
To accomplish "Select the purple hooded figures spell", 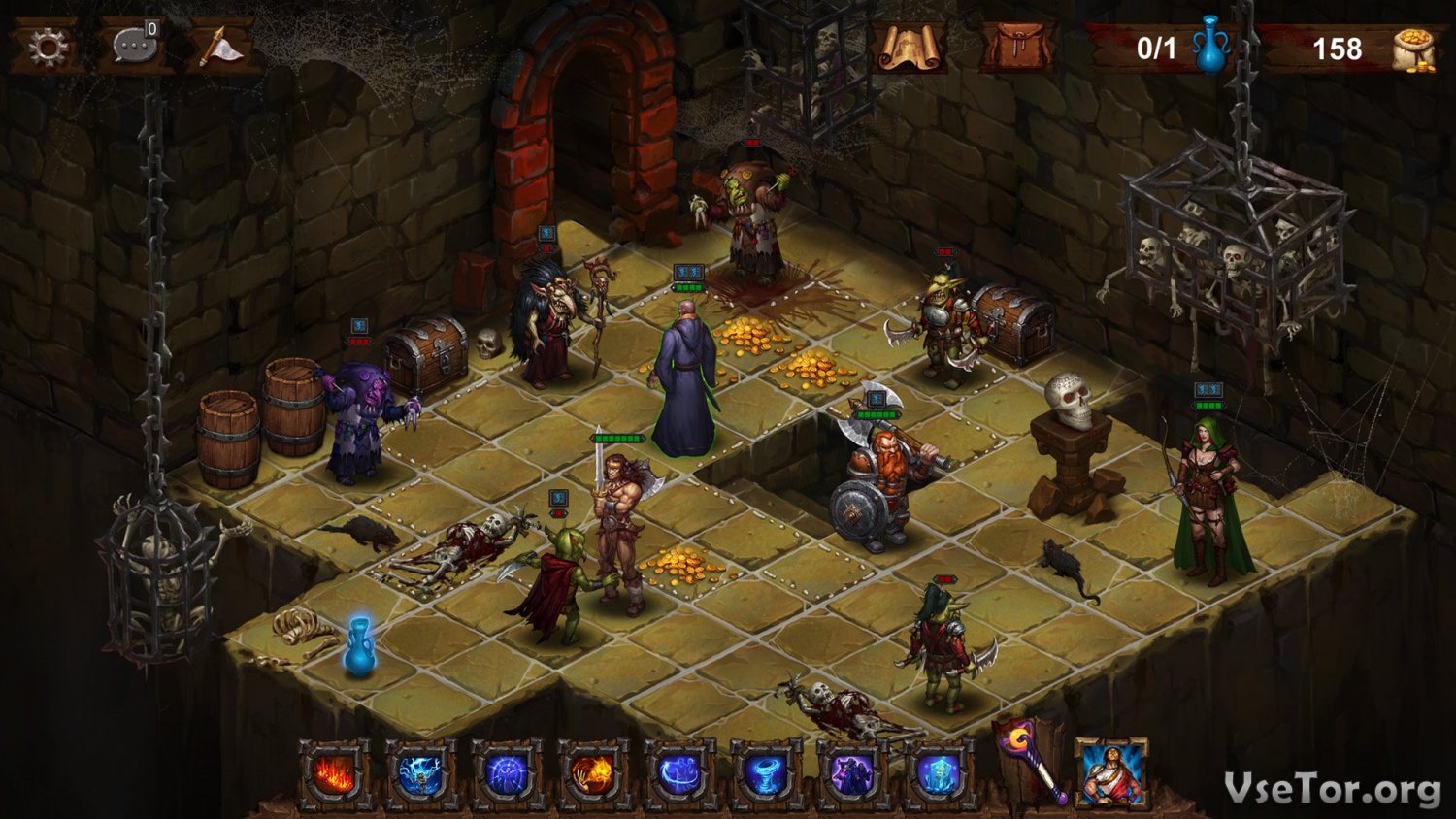I will coord(852,775).
